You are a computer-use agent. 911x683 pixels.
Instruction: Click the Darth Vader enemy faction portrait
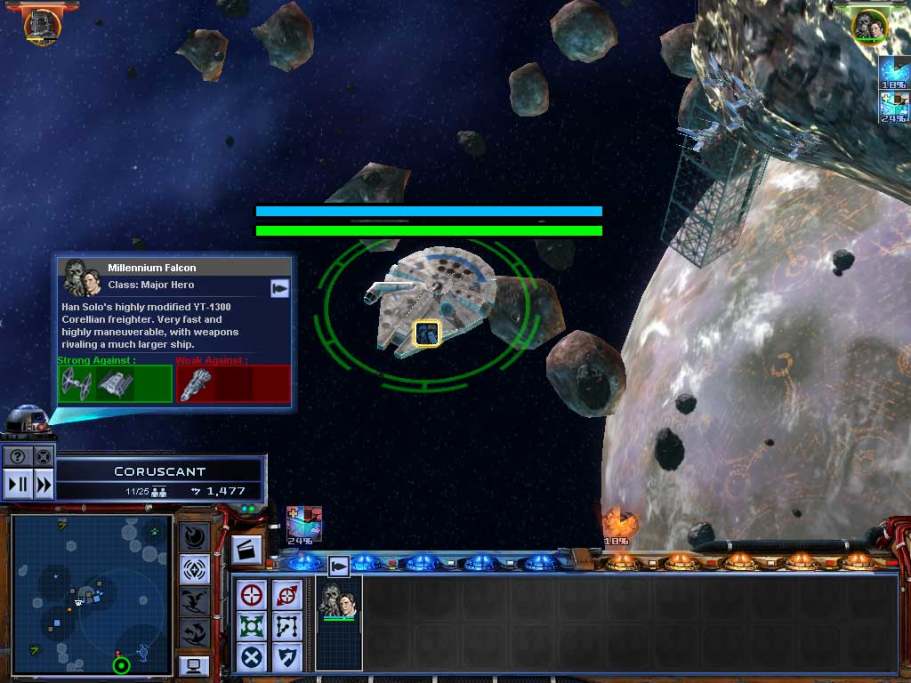[42, 24]
